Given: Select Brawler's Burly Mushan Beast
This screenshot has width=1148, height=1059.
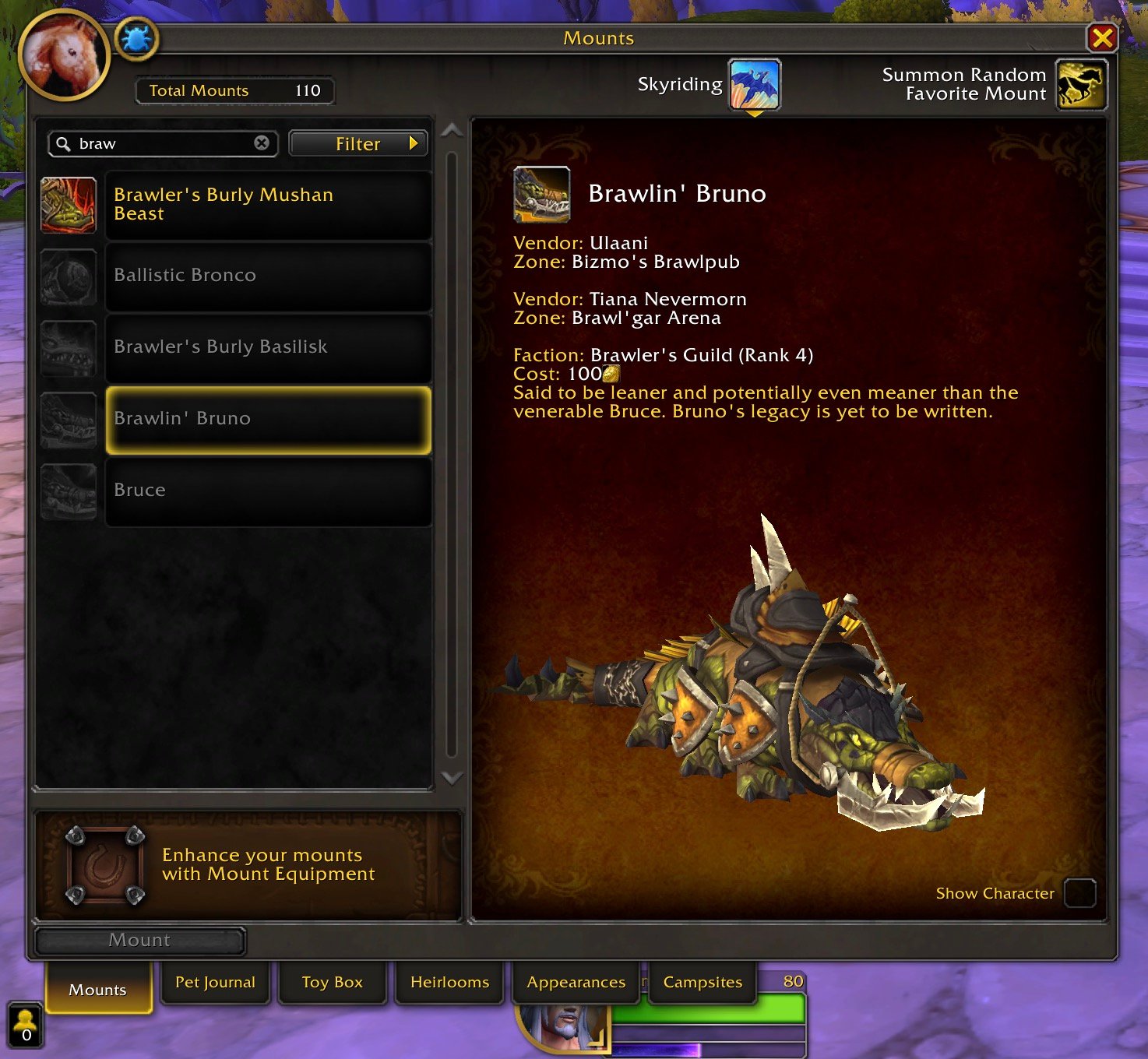Looking at the screenshot, I should (267, 205).
